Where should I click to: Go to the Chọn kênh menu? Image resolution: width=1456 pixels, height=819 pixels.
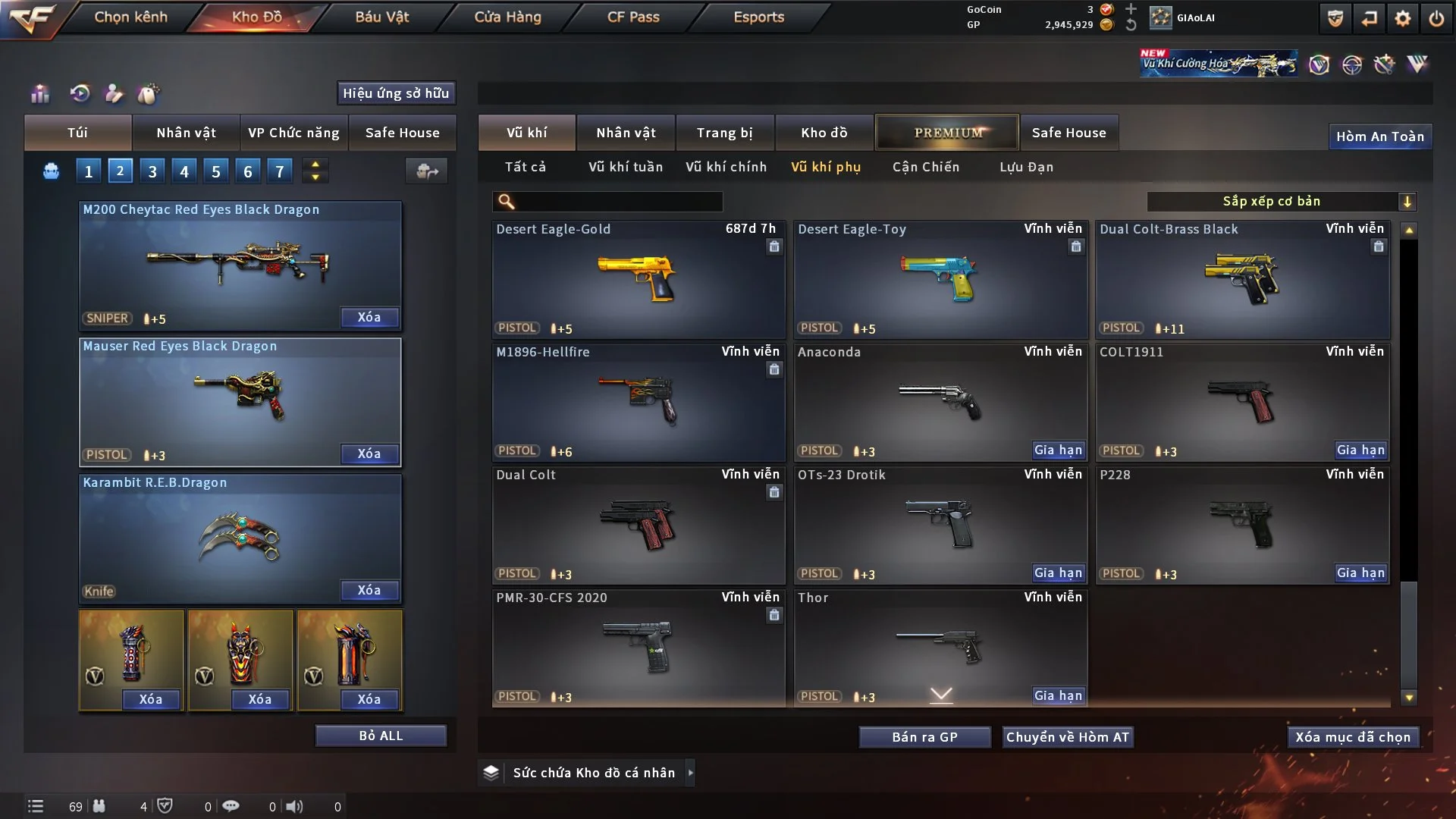[x=130, y=17]
